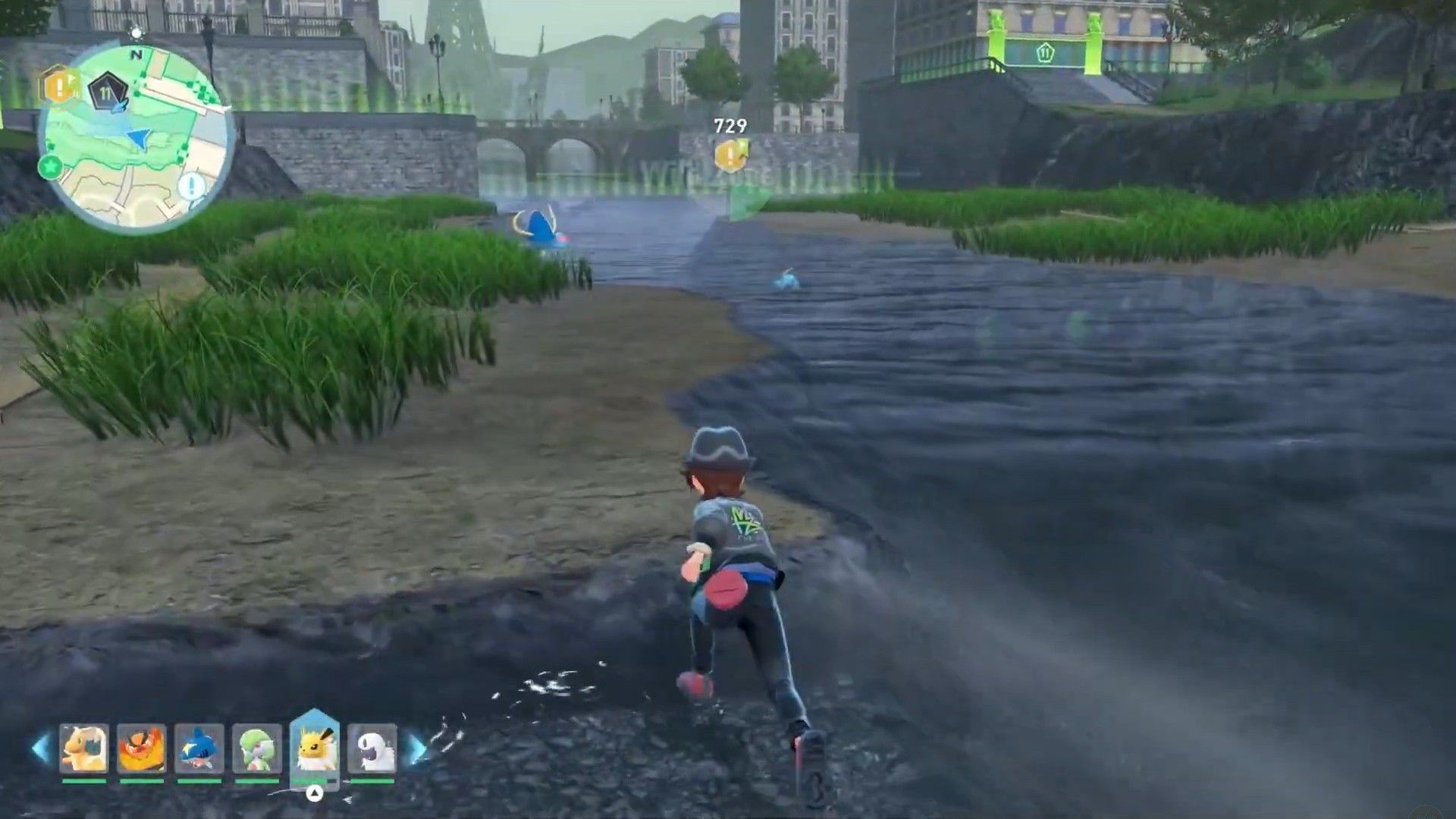Click the N compass marker on the minimap

[x=136, y=55]
